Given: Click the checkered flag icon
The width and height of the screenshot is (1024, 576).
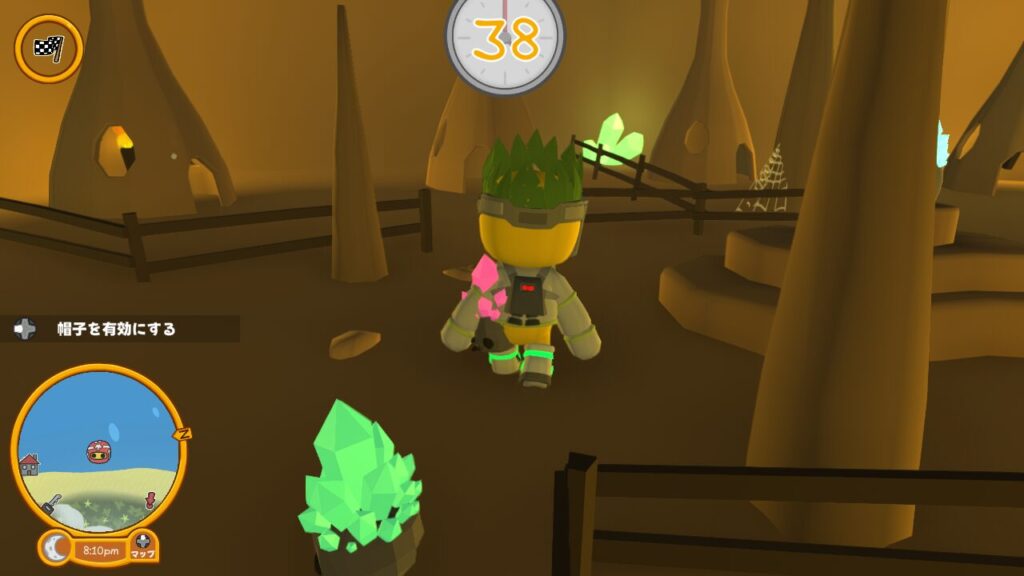Looking at the screenshot, I should [x=48, y=48].
